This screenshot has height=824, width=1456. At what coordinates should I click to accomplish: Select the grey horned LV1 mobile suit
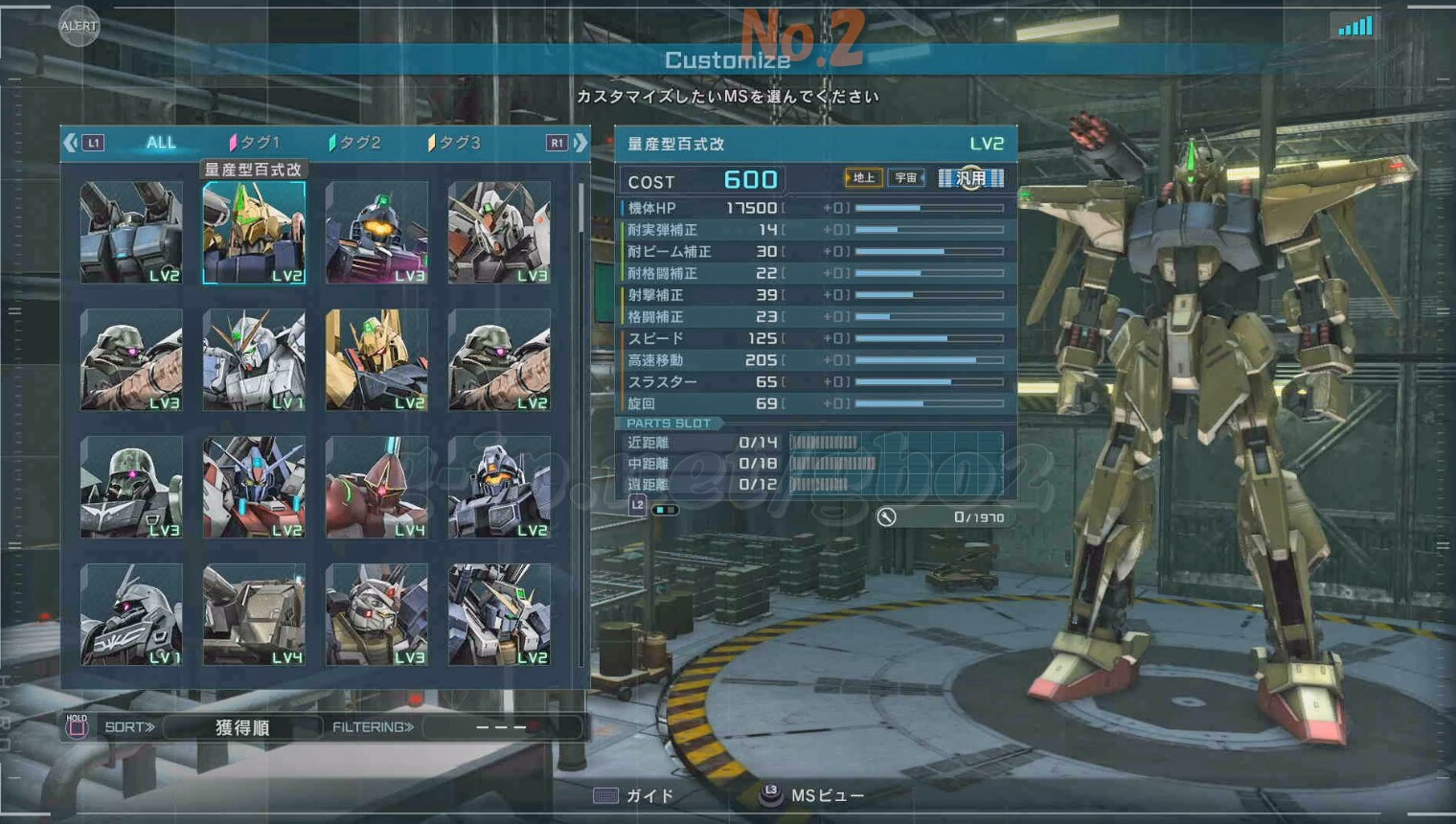click(131, 615)
